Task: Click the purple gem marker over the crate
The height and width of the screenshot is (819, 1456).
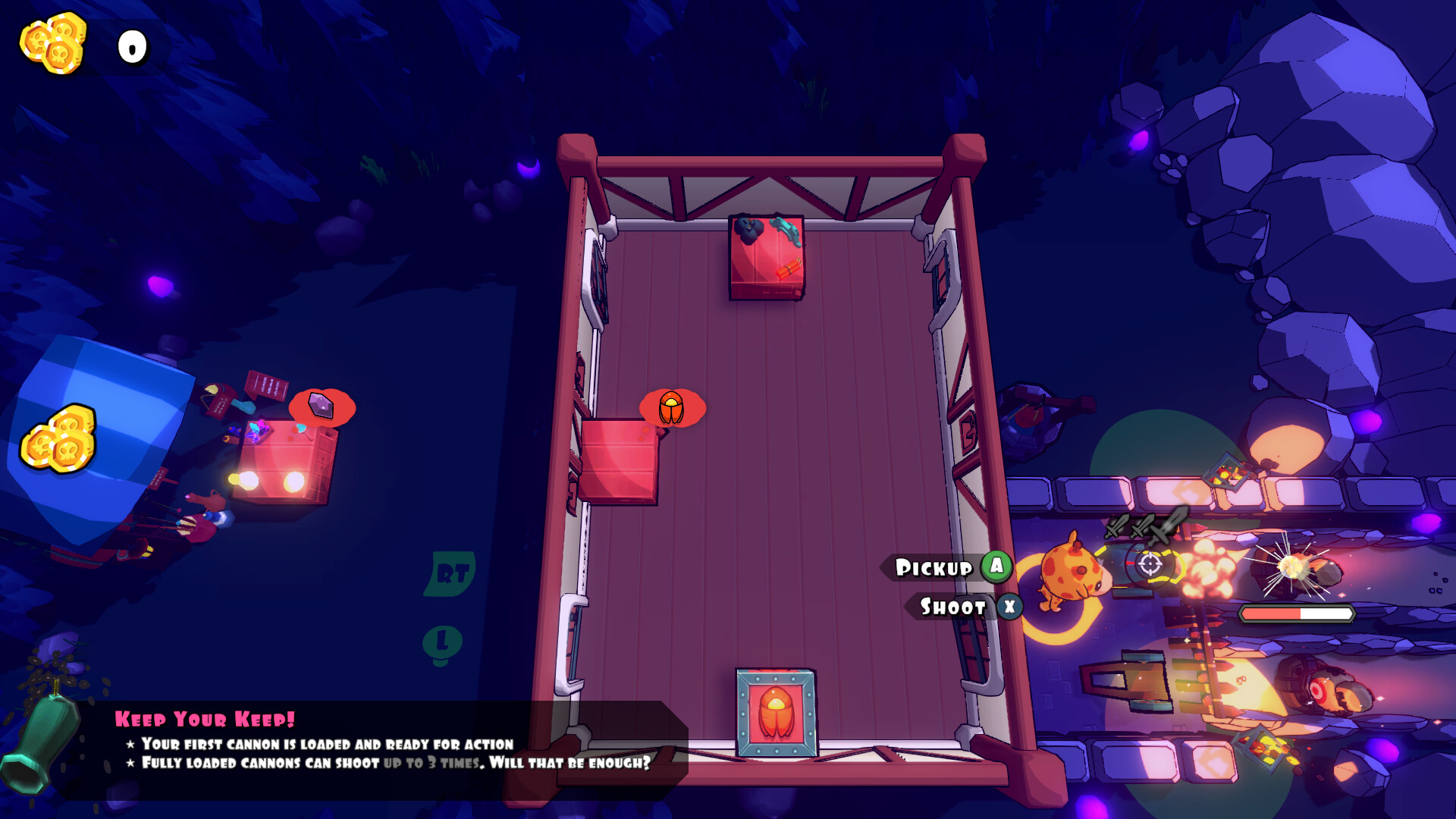Action: pos(321,403)
